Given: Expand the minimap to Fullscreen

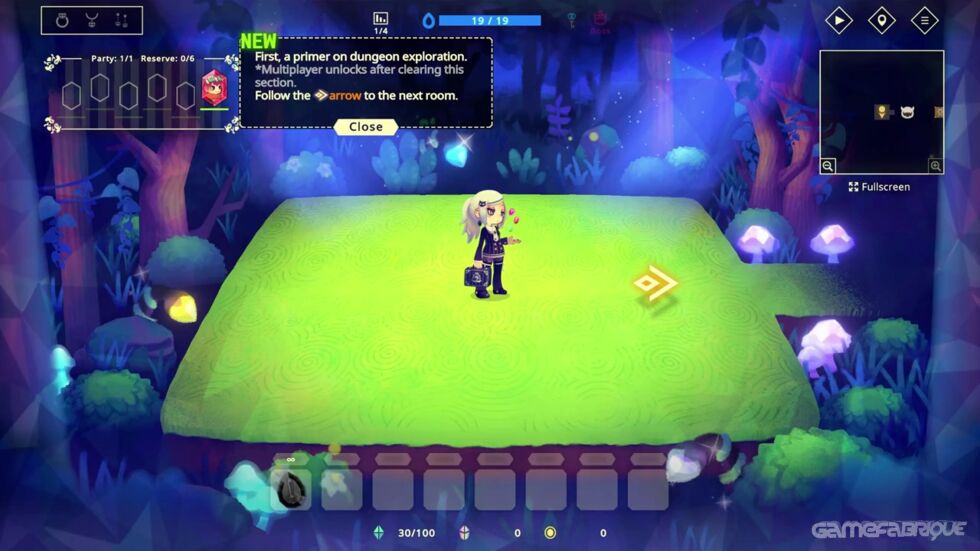Looking at the screenshot, I should pos(880,187).
